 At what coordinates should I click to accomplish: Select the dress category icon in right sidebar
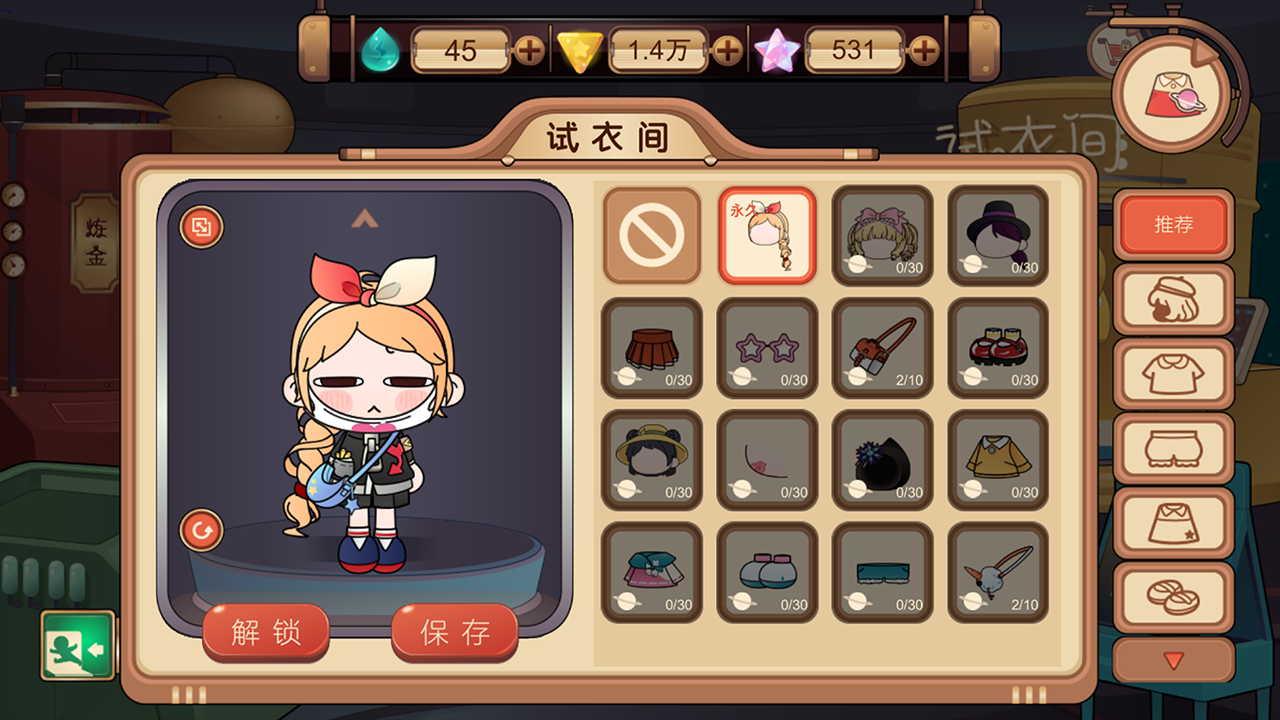pyautogui.click(x=1174, y=519)
